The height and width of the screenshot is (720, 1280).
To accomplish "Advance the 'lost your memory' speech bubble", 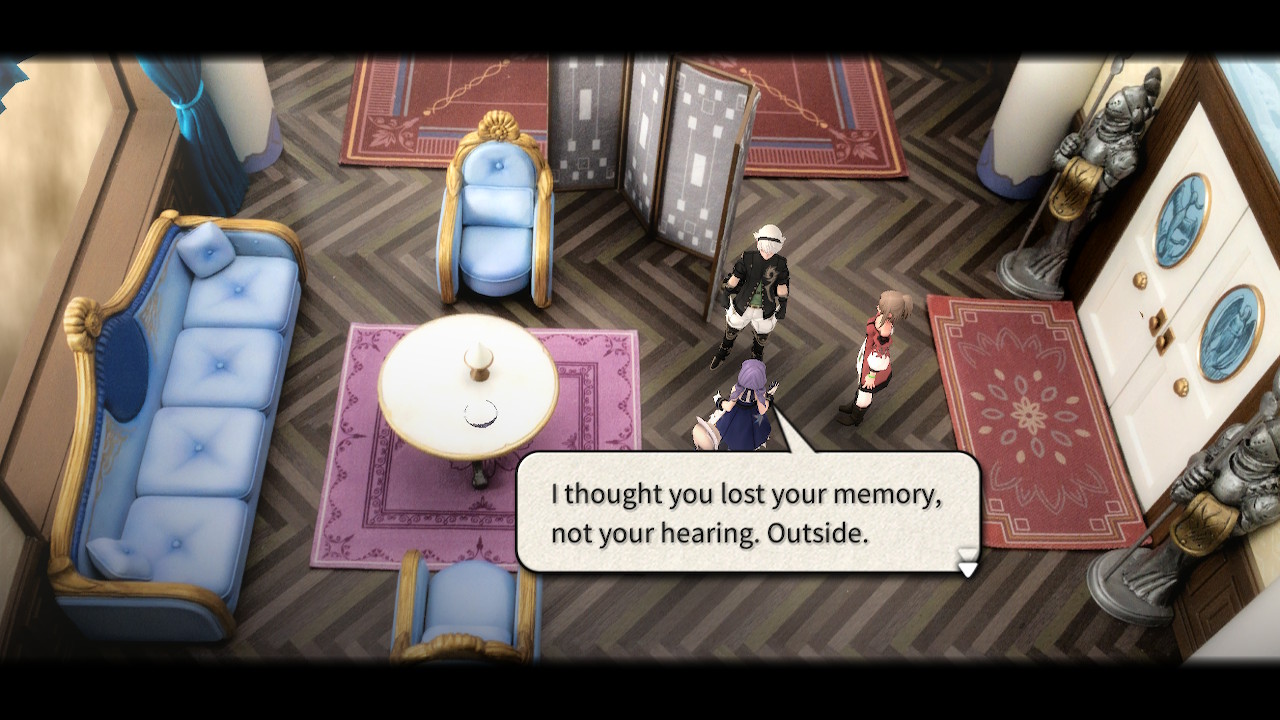I will pyautogui.click(x=746, y=513).
